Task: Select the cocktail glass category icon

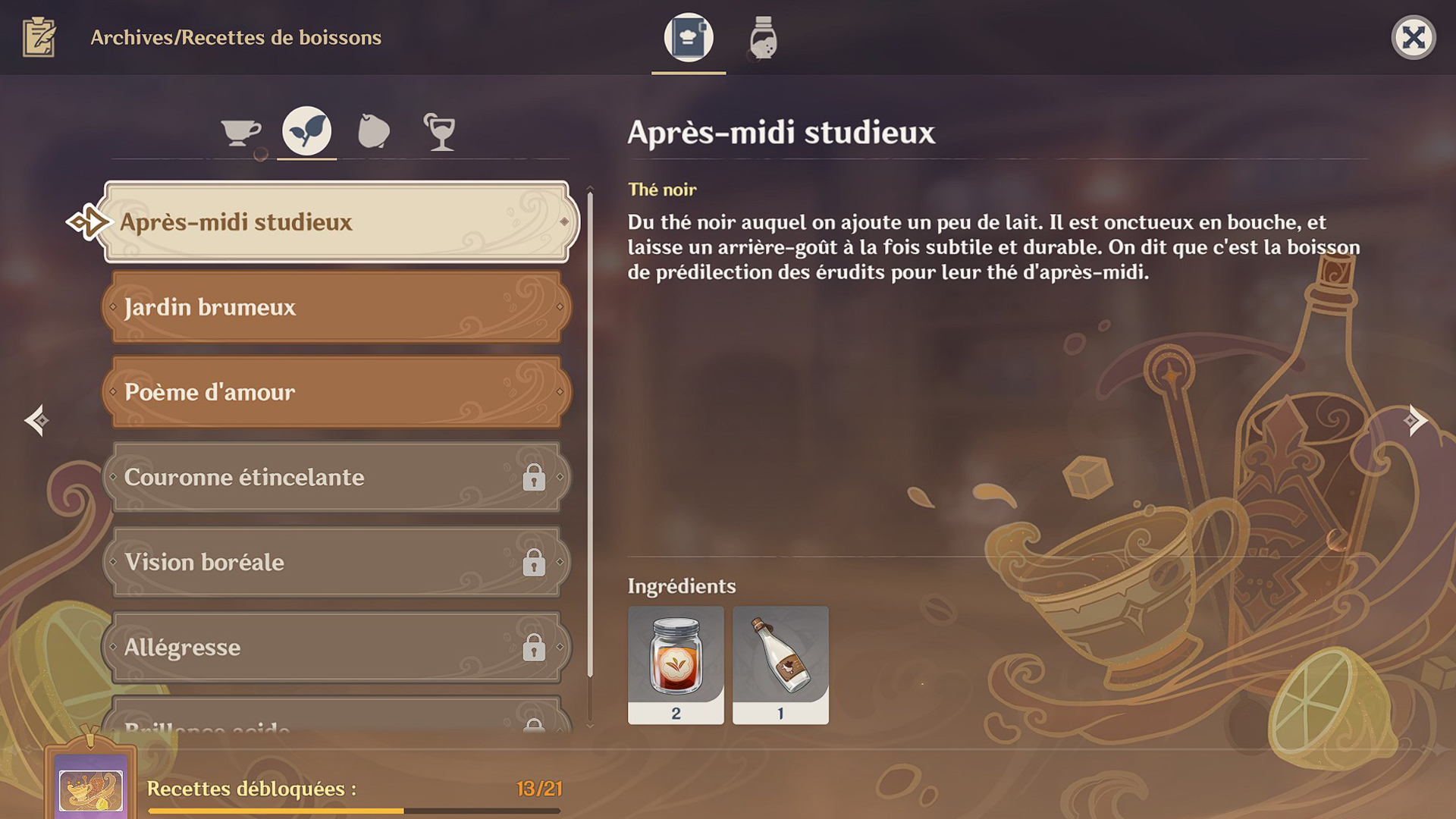Action: [440, 130]
